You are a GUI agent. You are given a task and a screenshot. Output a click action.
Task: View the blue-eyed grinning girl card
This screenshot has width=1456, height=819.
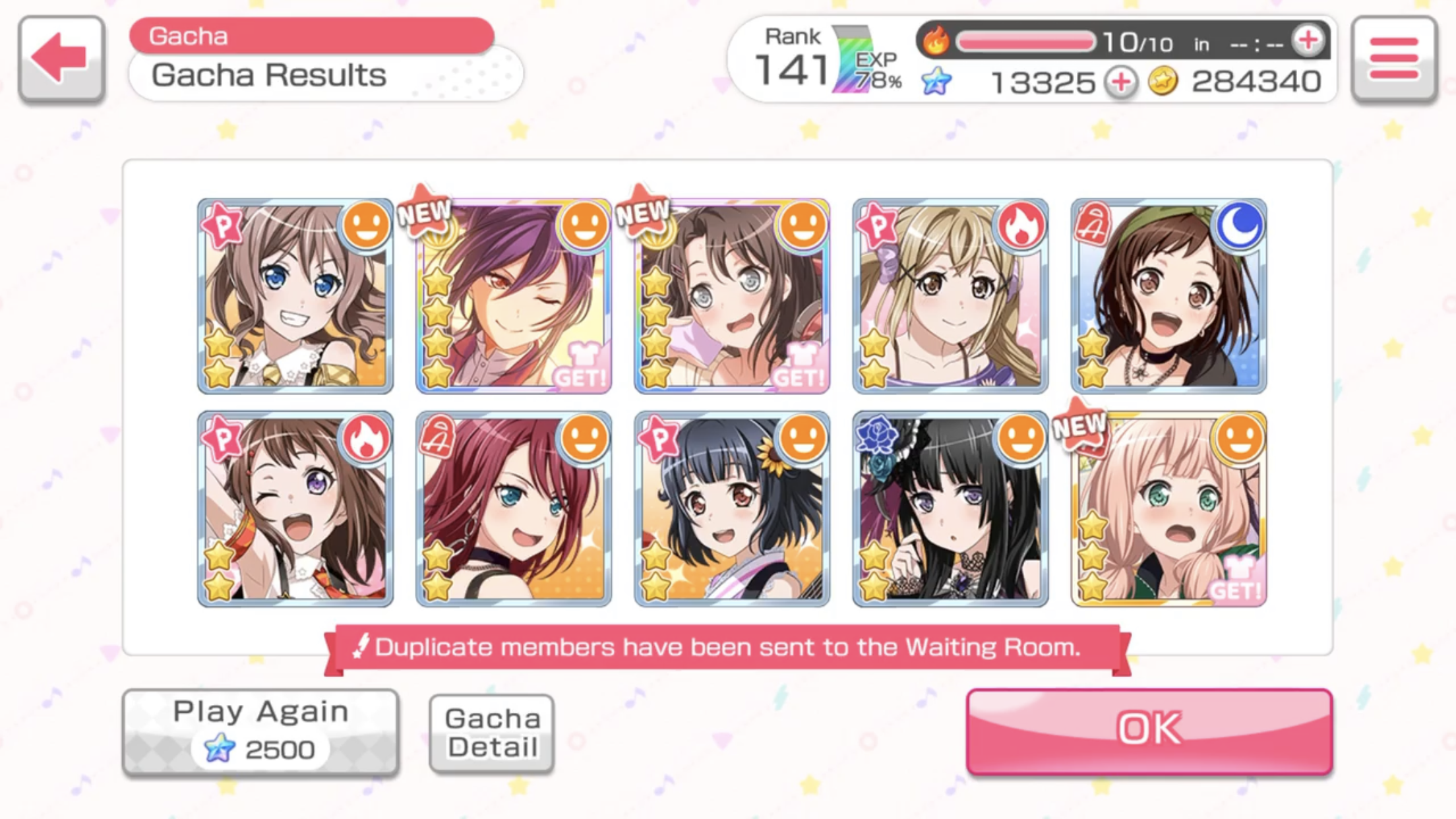click(x=295, y=296)
